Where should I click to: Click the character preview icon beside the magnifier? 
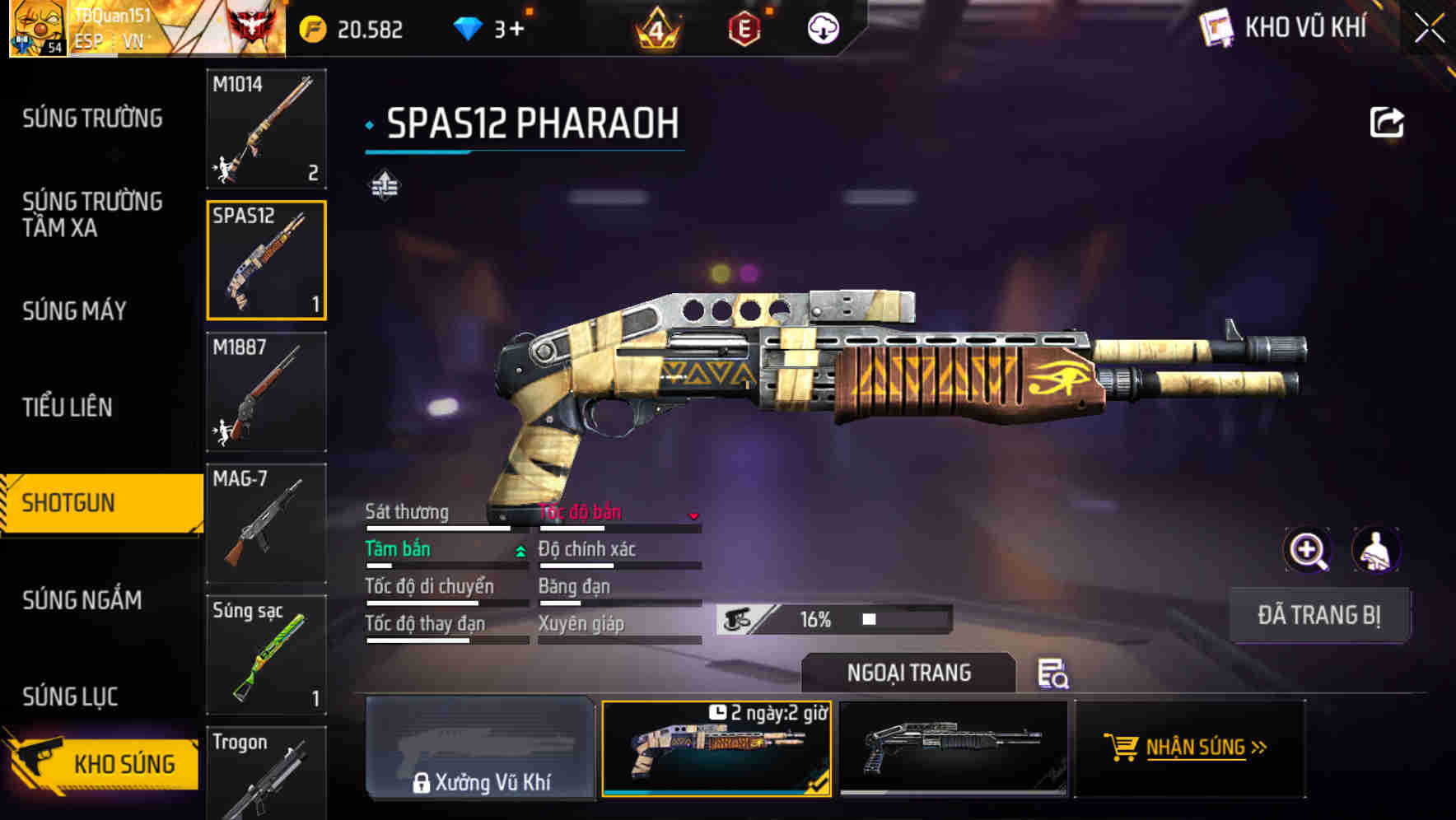(x=1378, y=550)
